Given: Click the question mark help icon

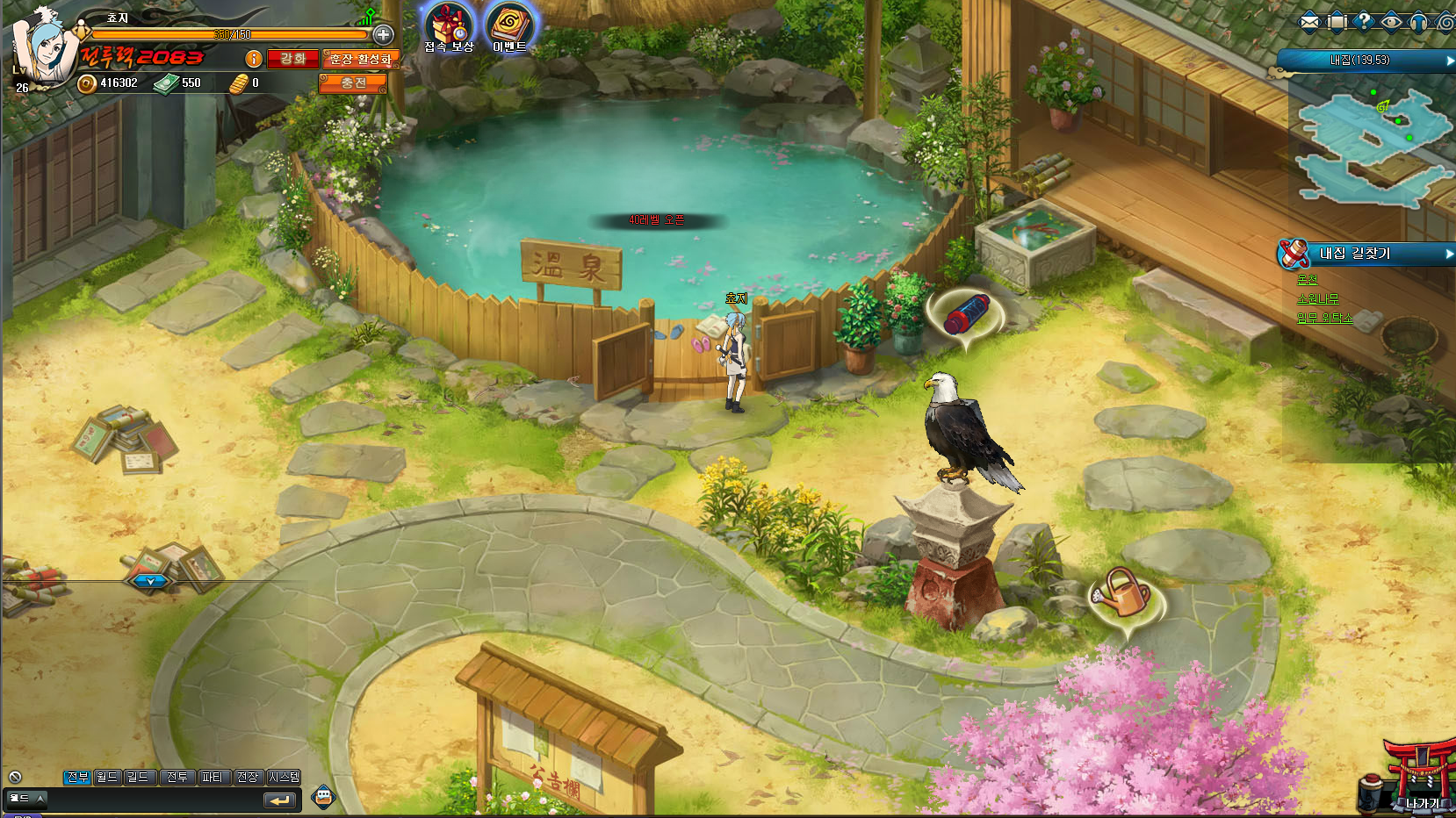Looking at the screenshot, I should (x=1364, y=21).
